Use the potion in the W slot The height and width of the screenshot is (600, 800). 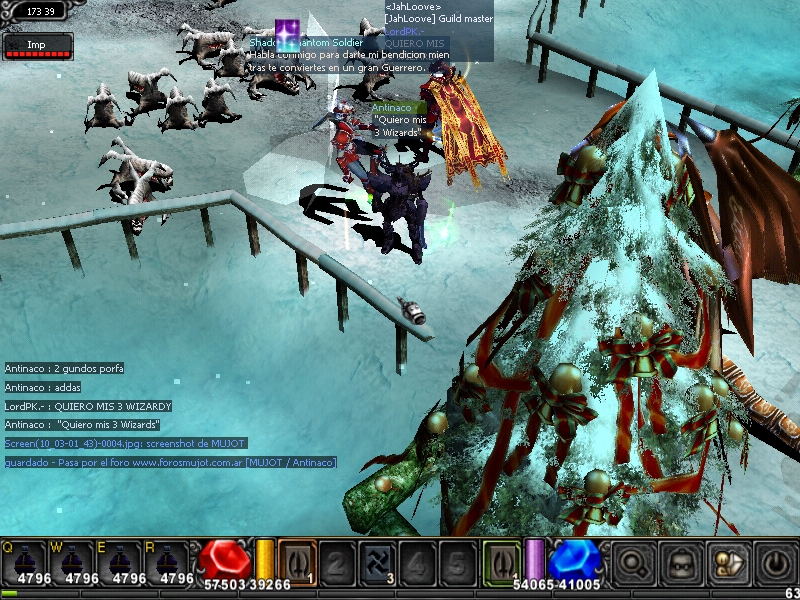pos(73,562)
